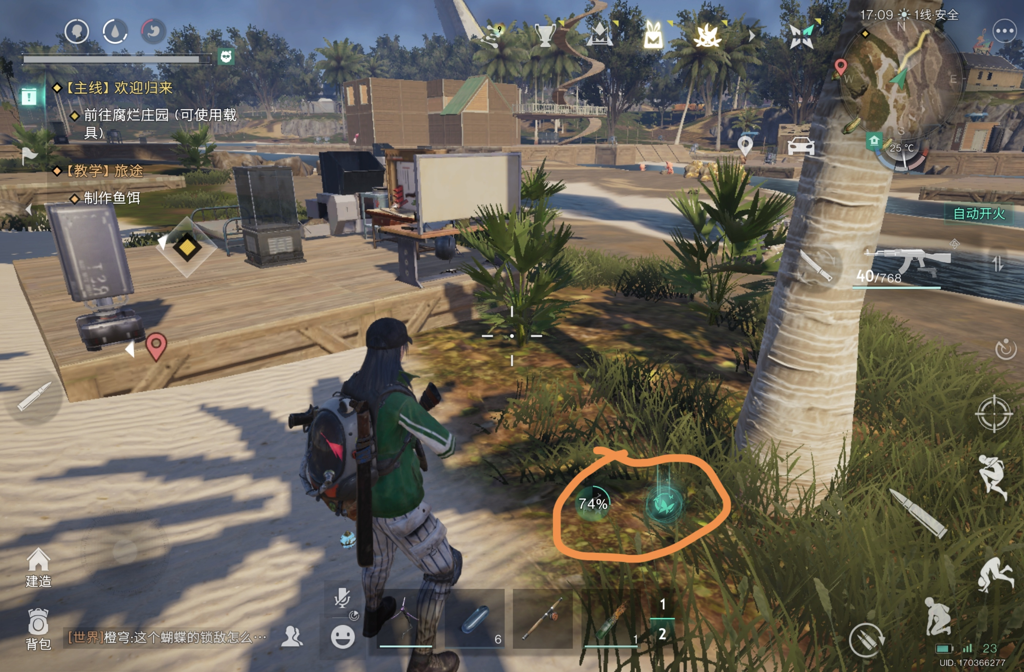This screenshot has height=672, width=1024.
Task: Open the three-dots more menu
Action: (x=1004, y=32)
